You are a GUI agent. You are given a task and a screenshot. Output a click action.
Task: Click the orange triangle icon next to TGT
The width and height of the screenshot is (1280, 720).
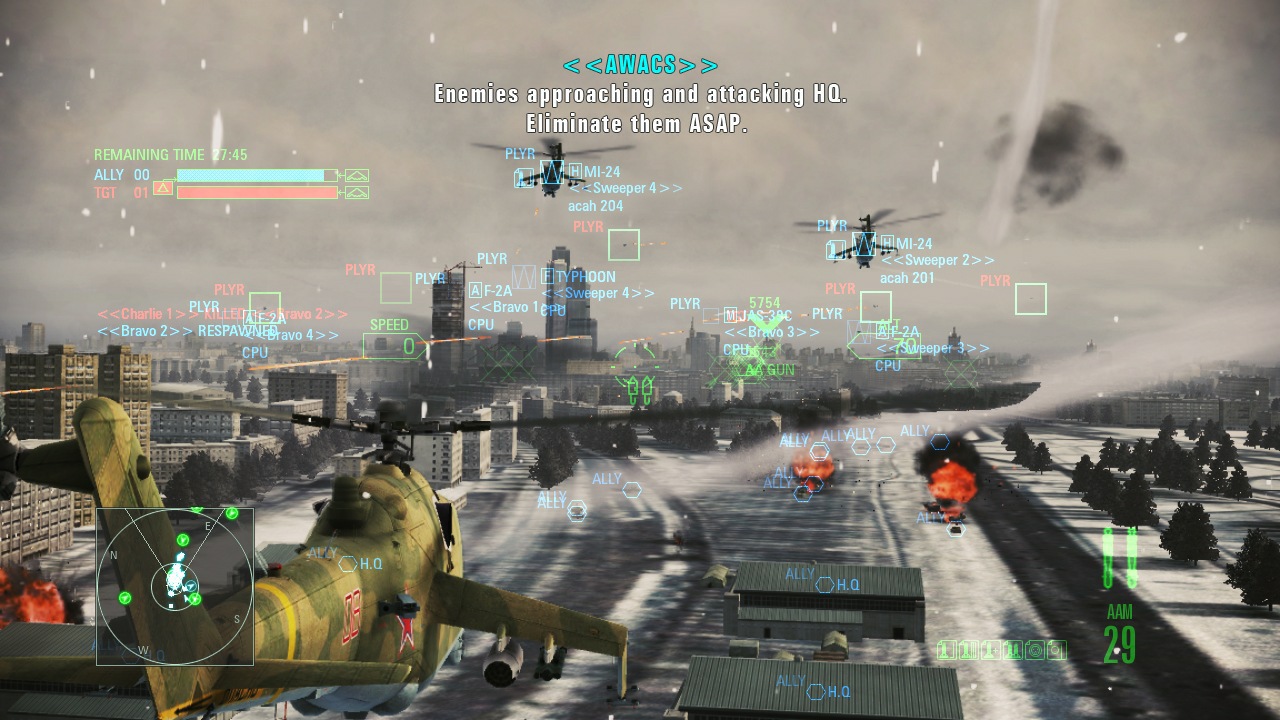coord(163,188)
